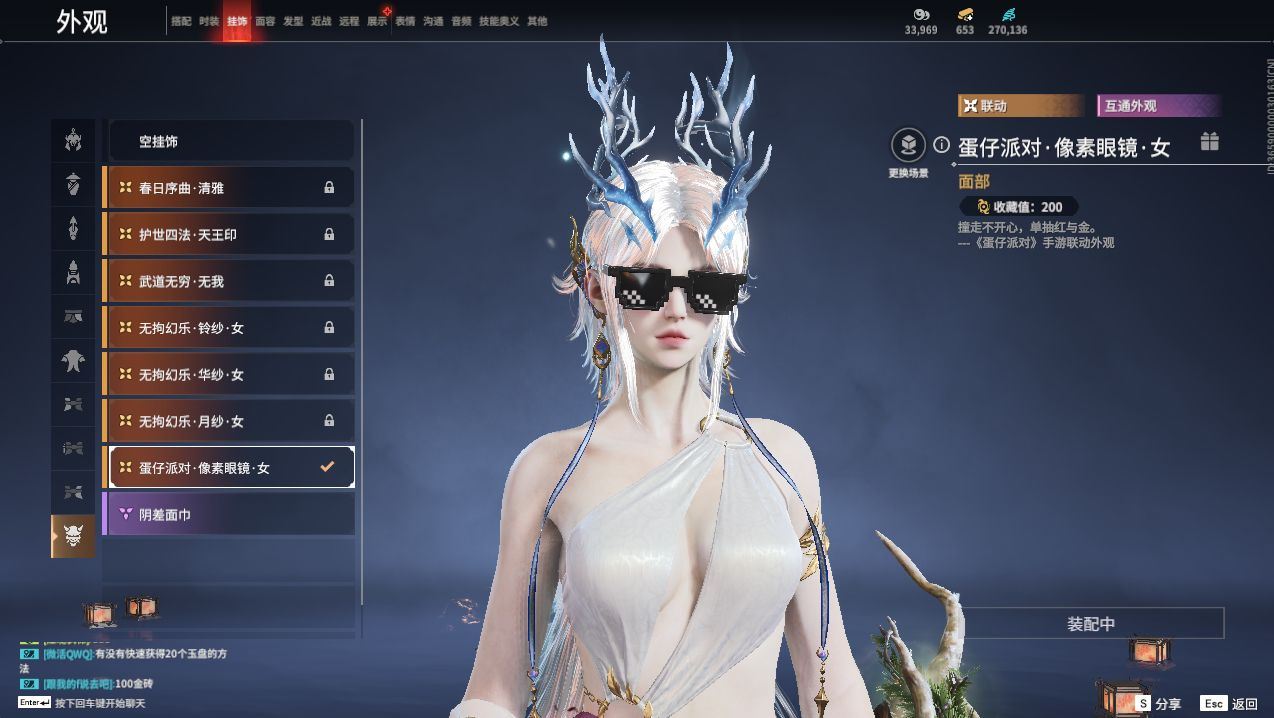Select the 春日序曲·清雅 accessory
Screen dimensions: 1274x718
230,188
